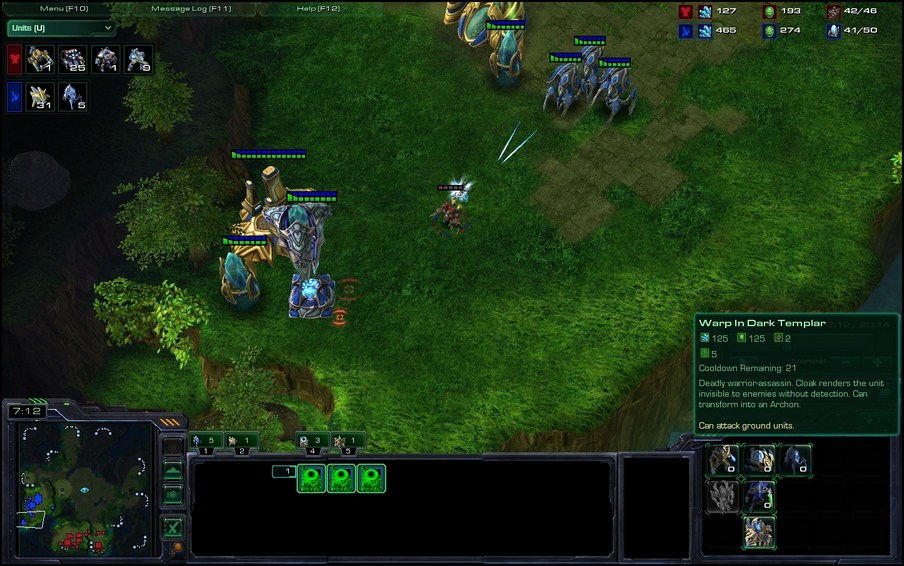The height and width of the screenshot is (566, 904).
Task: Warp in a Zealot from the command card
Action: click(723, 460)
